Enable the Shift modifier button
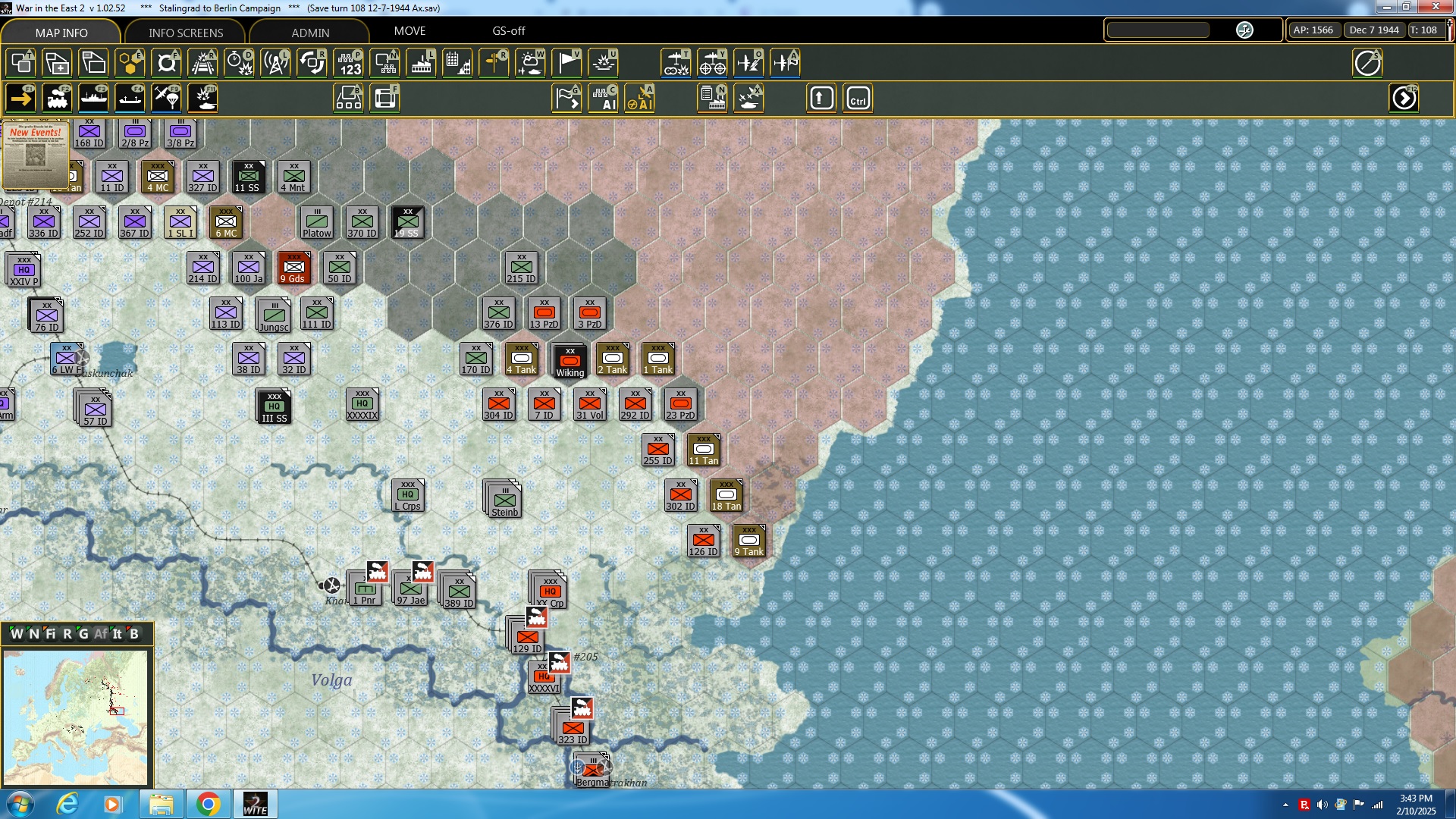The height and width of the screenshot is (819, 1456). coord(821,99)
